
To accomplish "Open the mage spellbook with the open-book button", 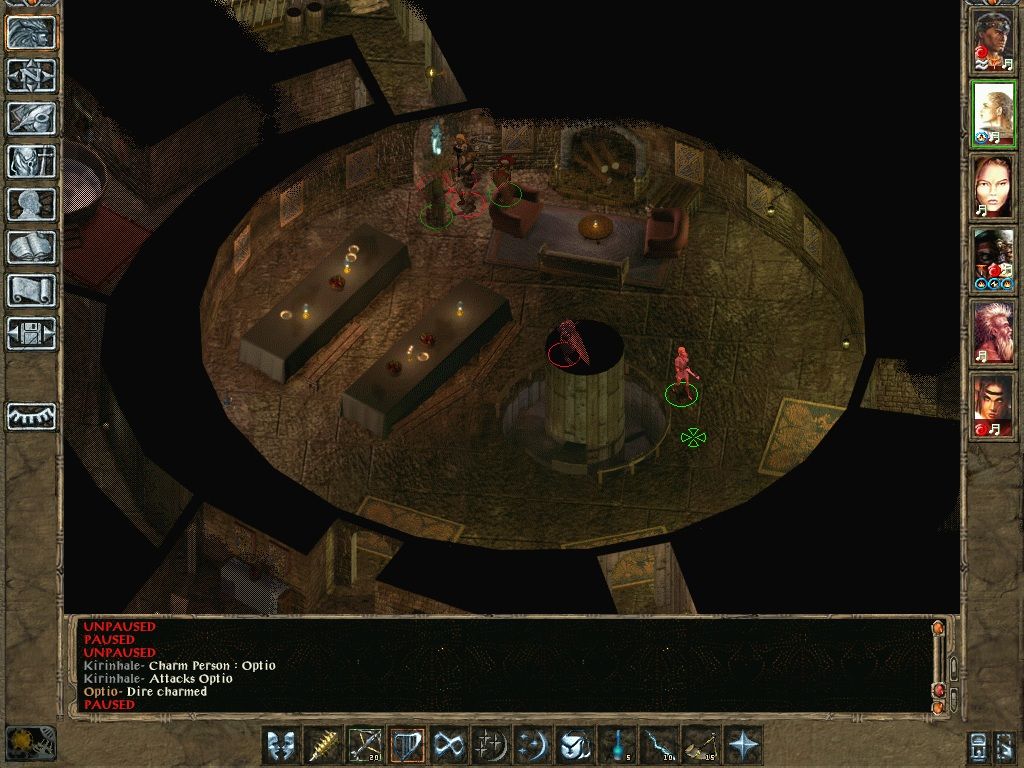I will pyautogui.click(x=32, y=247).
